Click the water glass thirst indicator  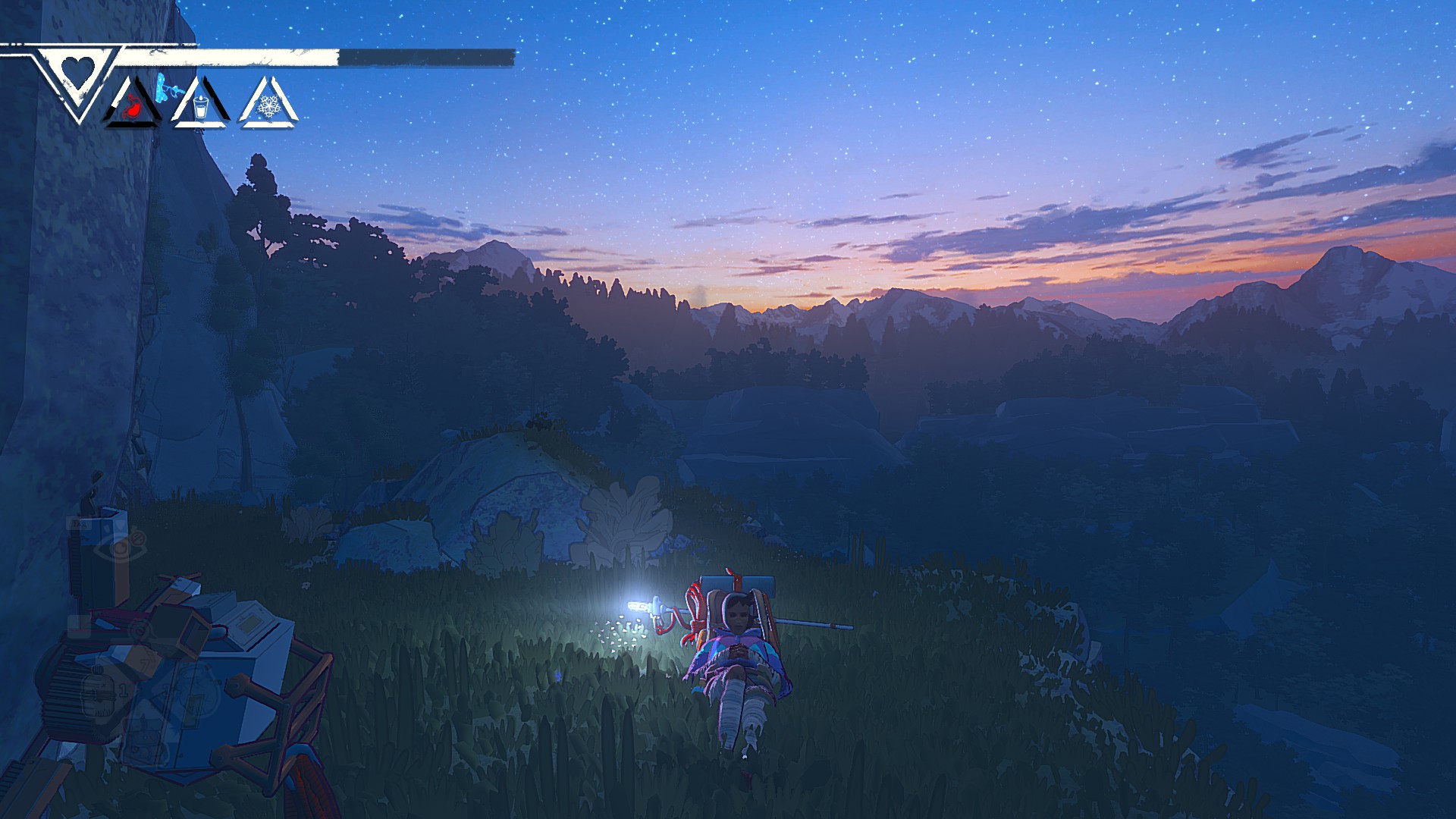[200, 108]
